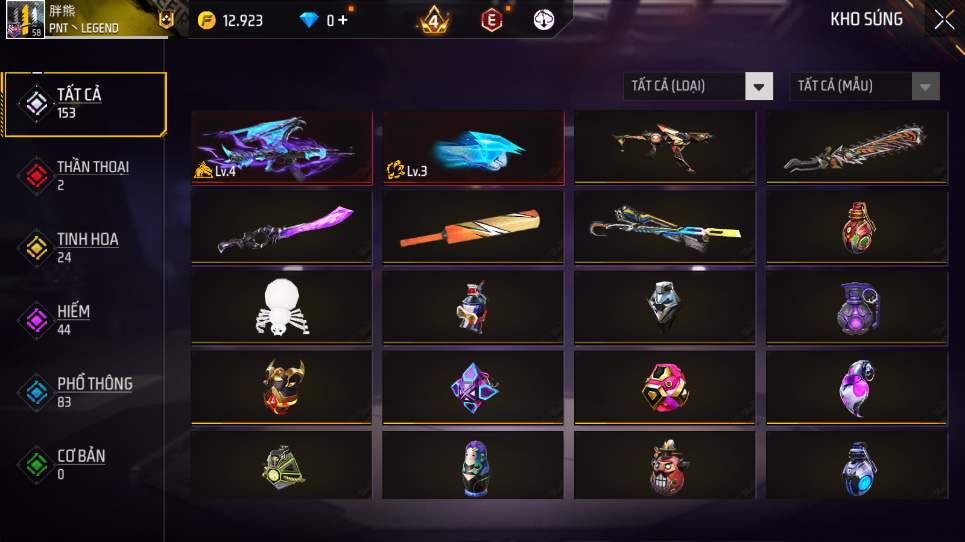Select the purple blade machete skin
The height and width of the screenshot is (542, 965).
point(281,227)
